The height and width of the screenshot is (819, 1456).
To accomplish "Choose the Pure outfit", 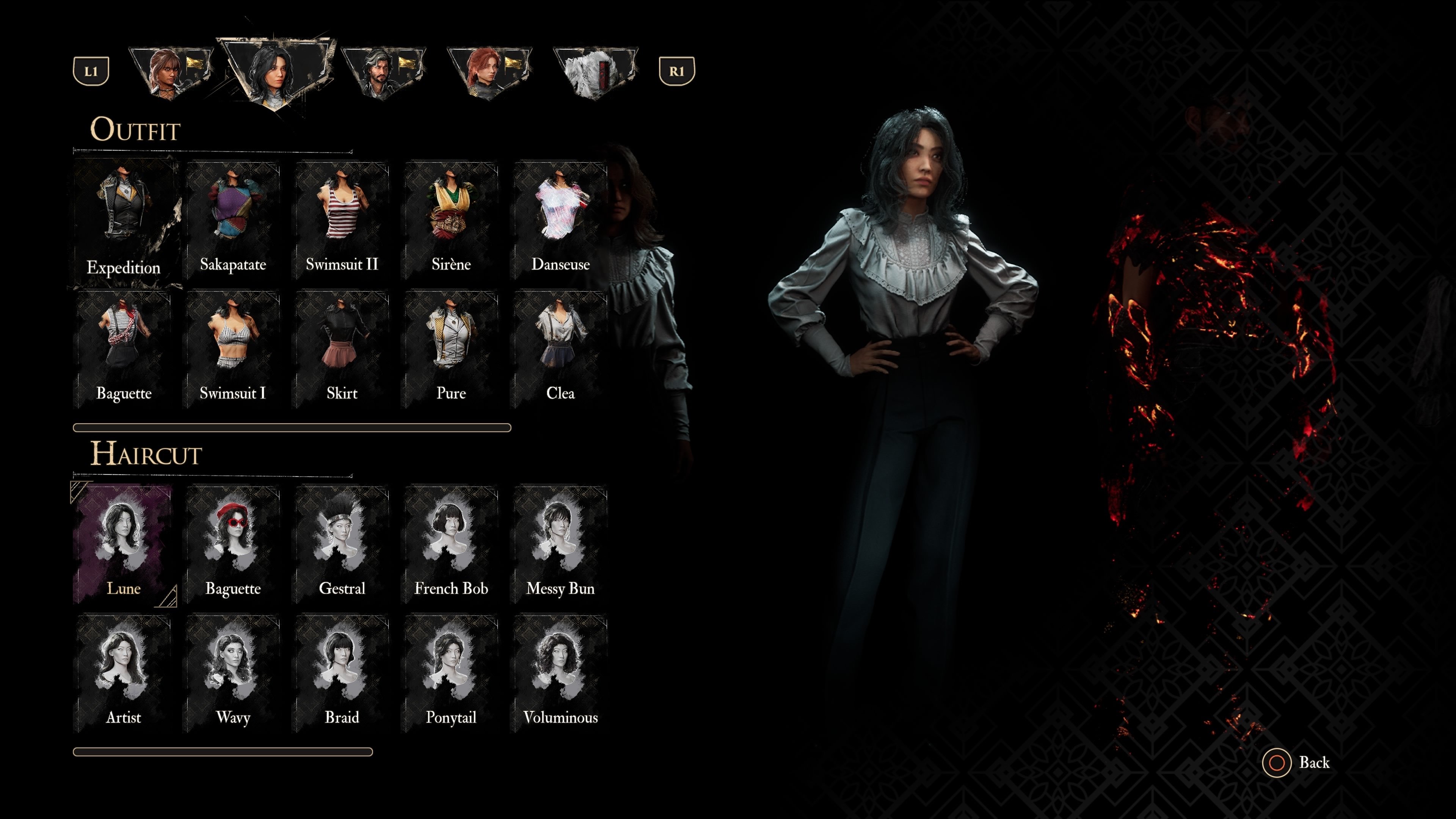I will pyautogui.click(x=451, y=349).
